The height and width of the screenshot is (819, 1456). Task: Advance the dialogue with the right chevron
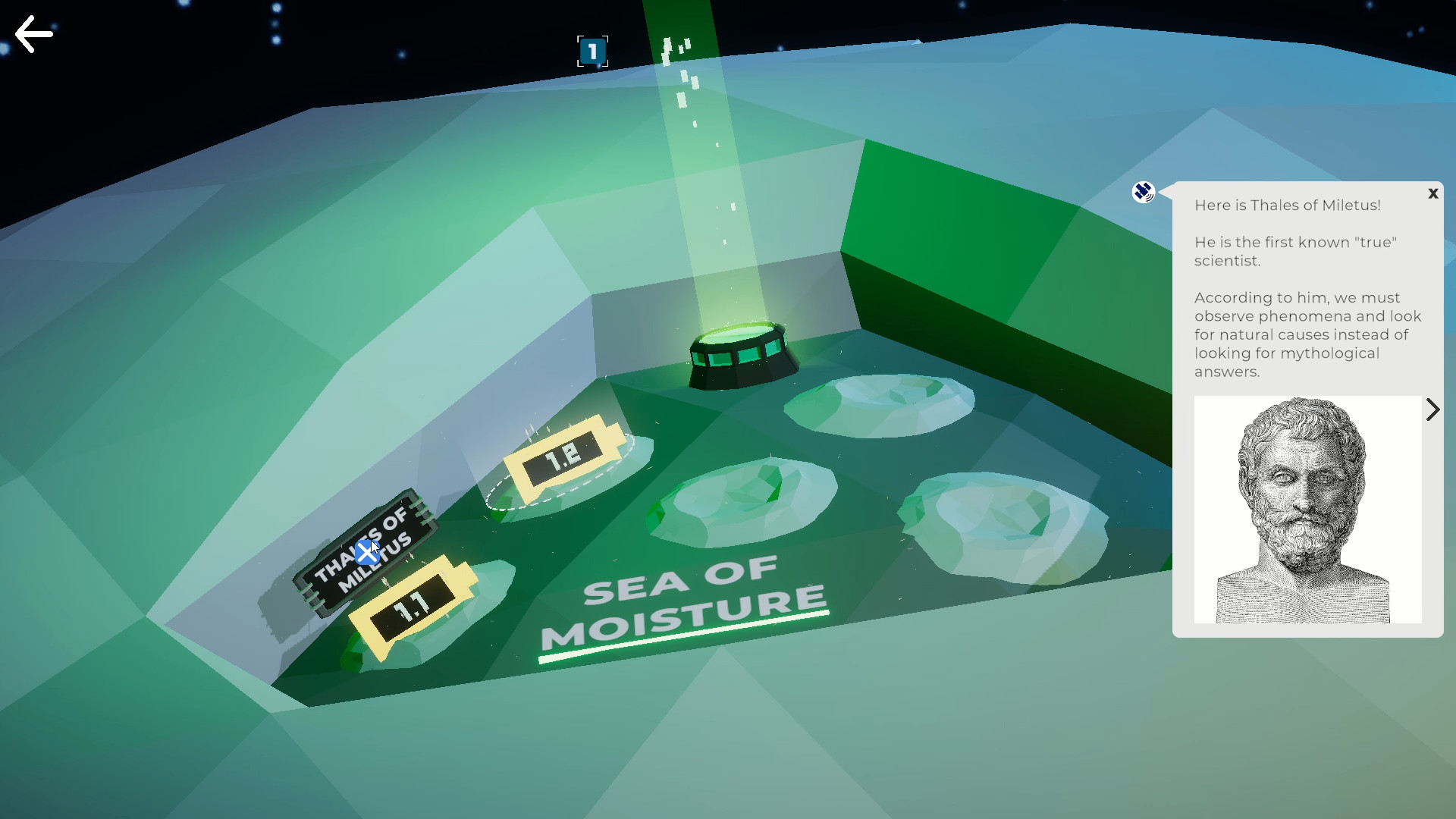pyautogui.click(x=1433, y=409)
